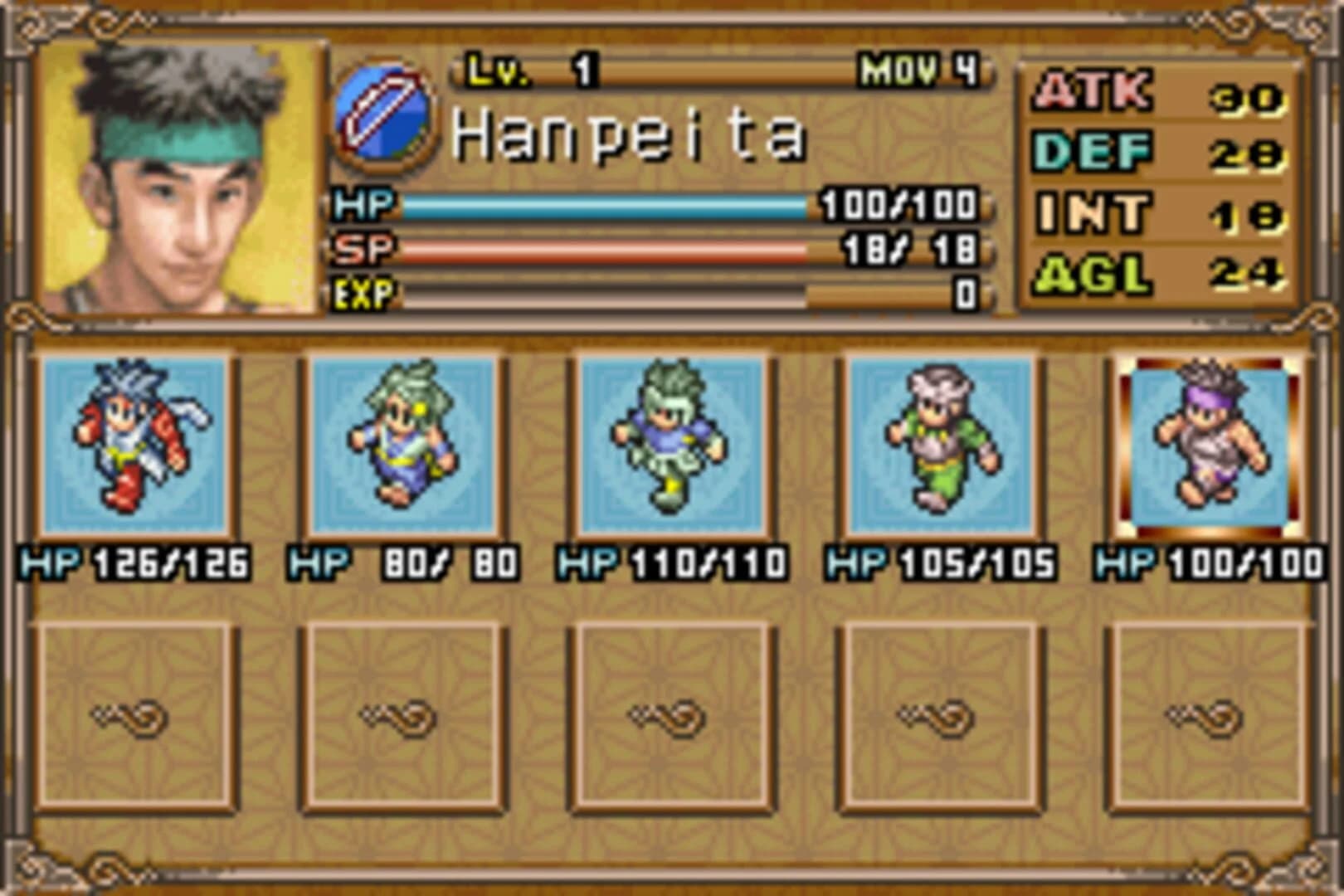Click the EXP bar showing 0
The width and height of the screenshot is (1344, 896).
606,292
